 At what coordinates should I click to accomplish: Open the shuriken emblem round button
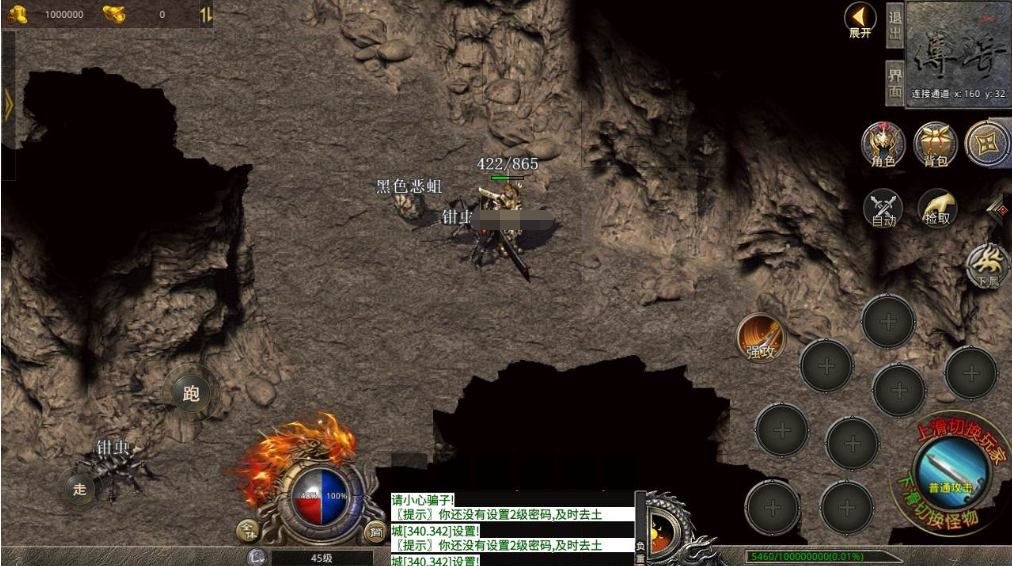tap(988, 144)
